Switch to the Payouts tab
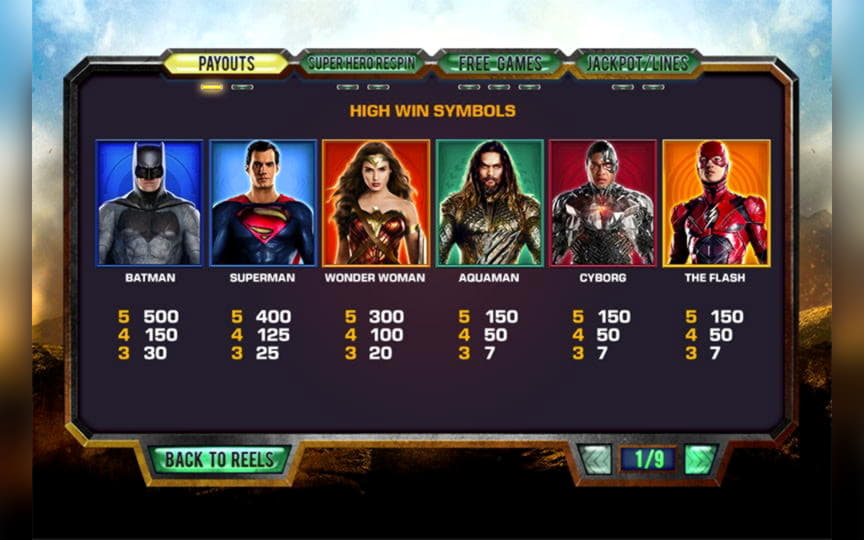864x540 pixels. pos(226,63)
